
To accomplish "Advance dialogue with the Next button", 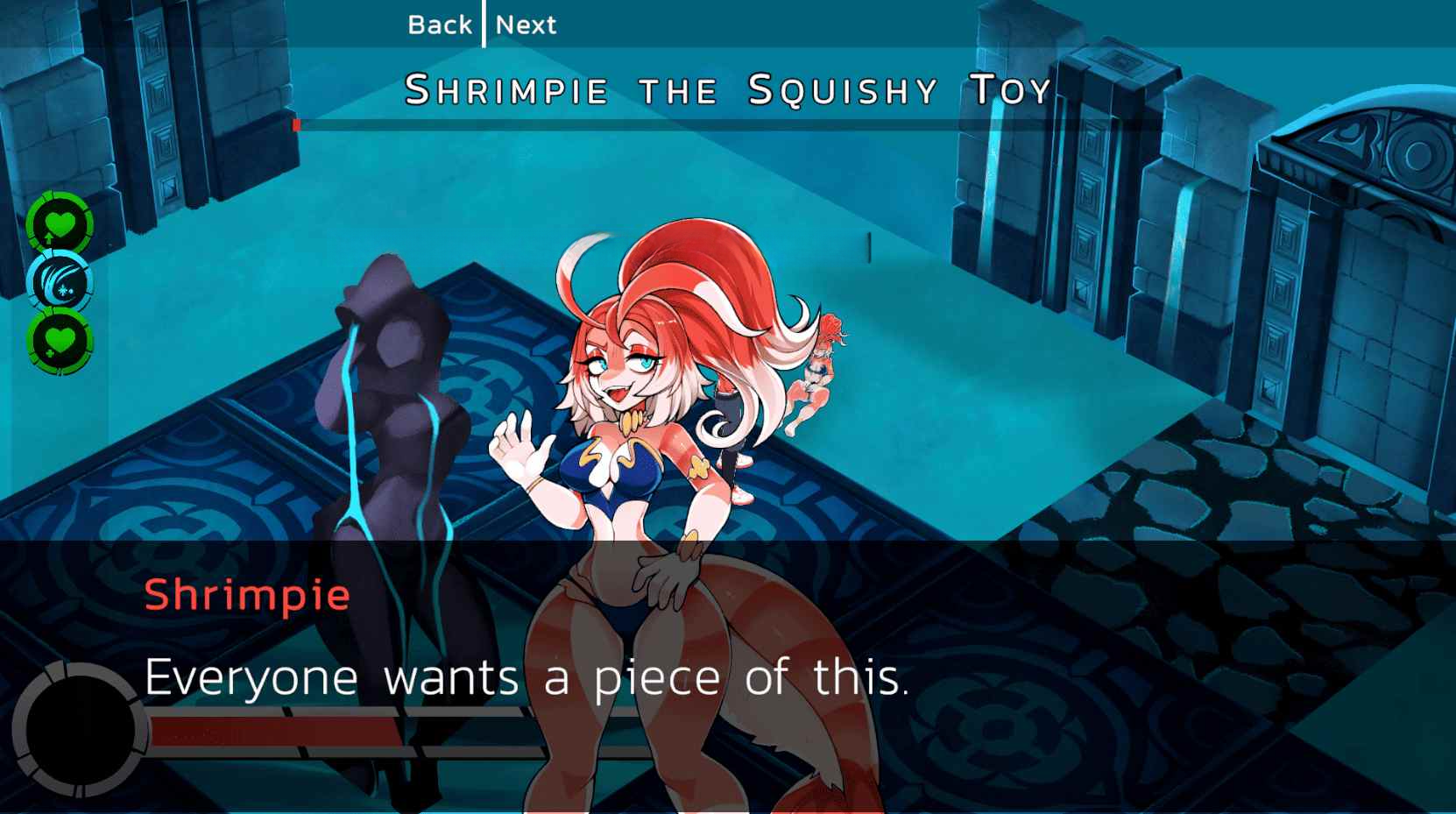I will pos(526,25).
